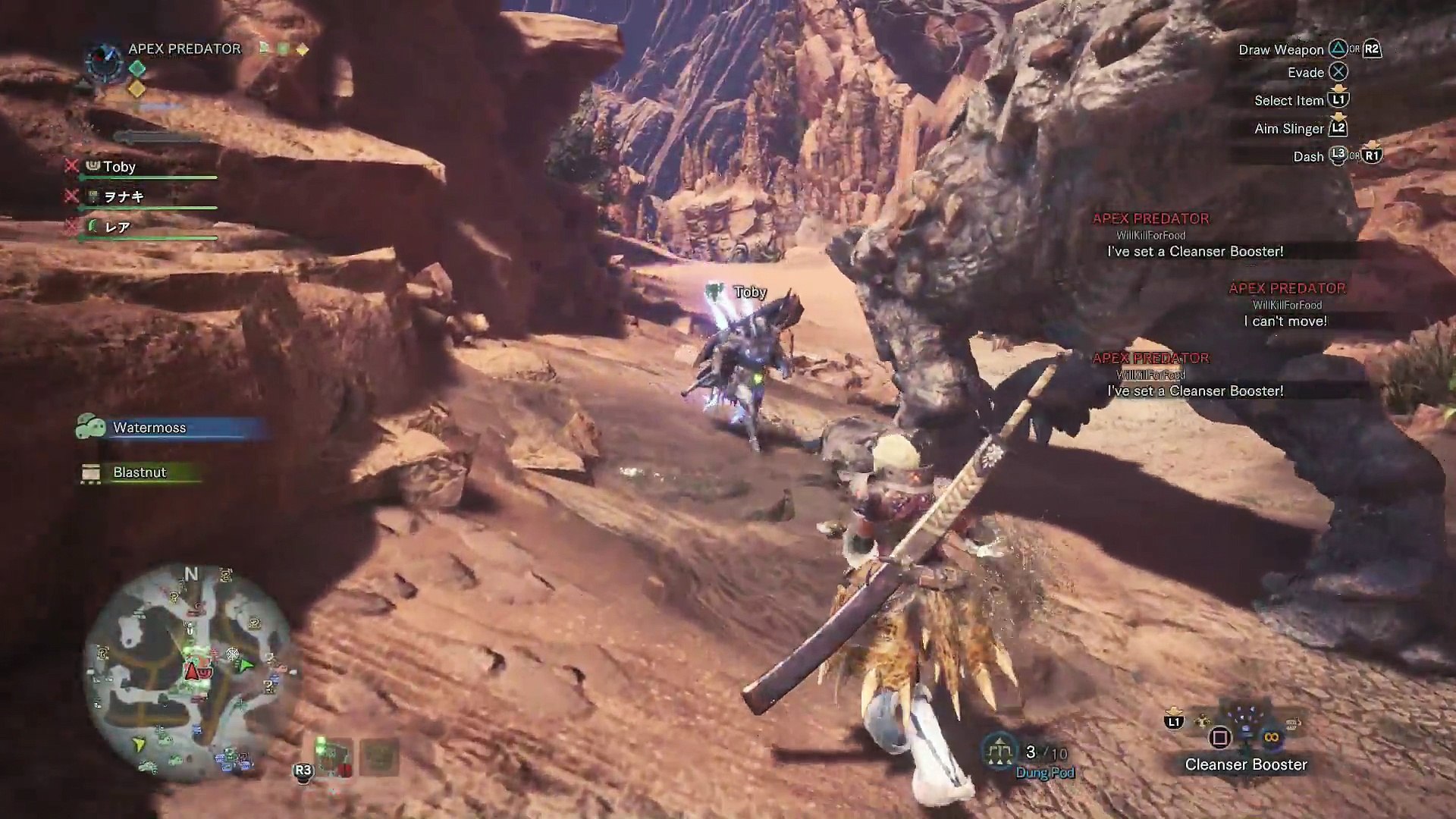
Task: Select party member Toby in list
Action: tap(119, 167)
